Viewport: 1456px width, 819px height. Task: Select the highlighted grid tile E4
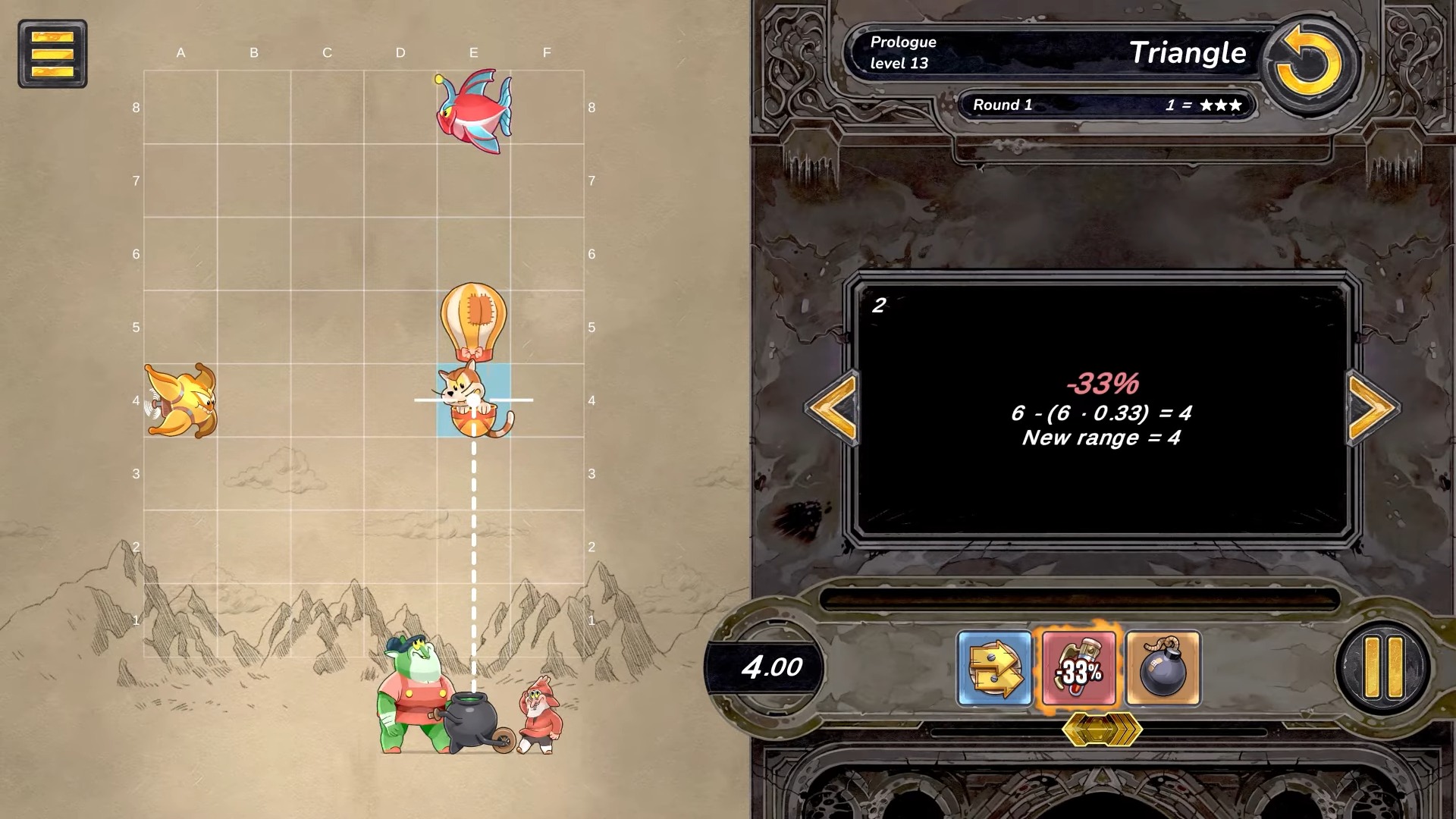[x=474, y=400]
